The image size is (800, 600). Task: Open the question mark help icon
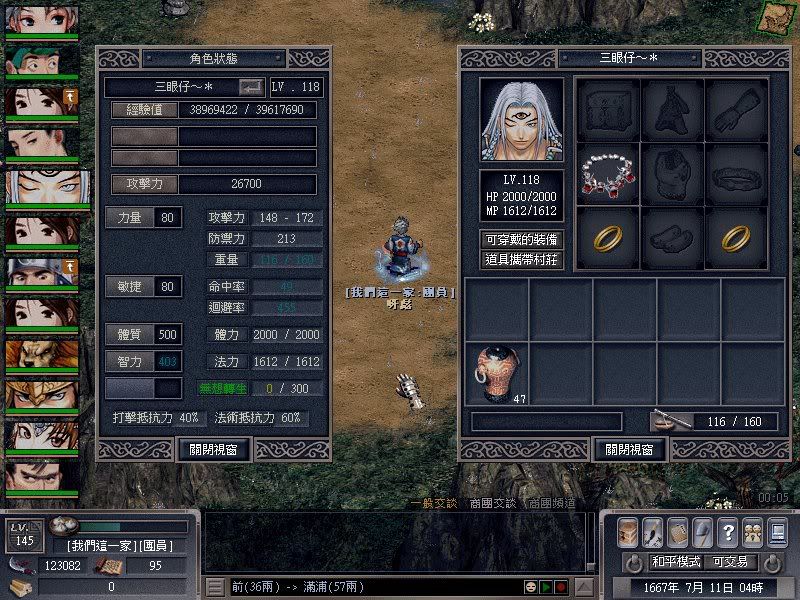(x=728, y=532)
